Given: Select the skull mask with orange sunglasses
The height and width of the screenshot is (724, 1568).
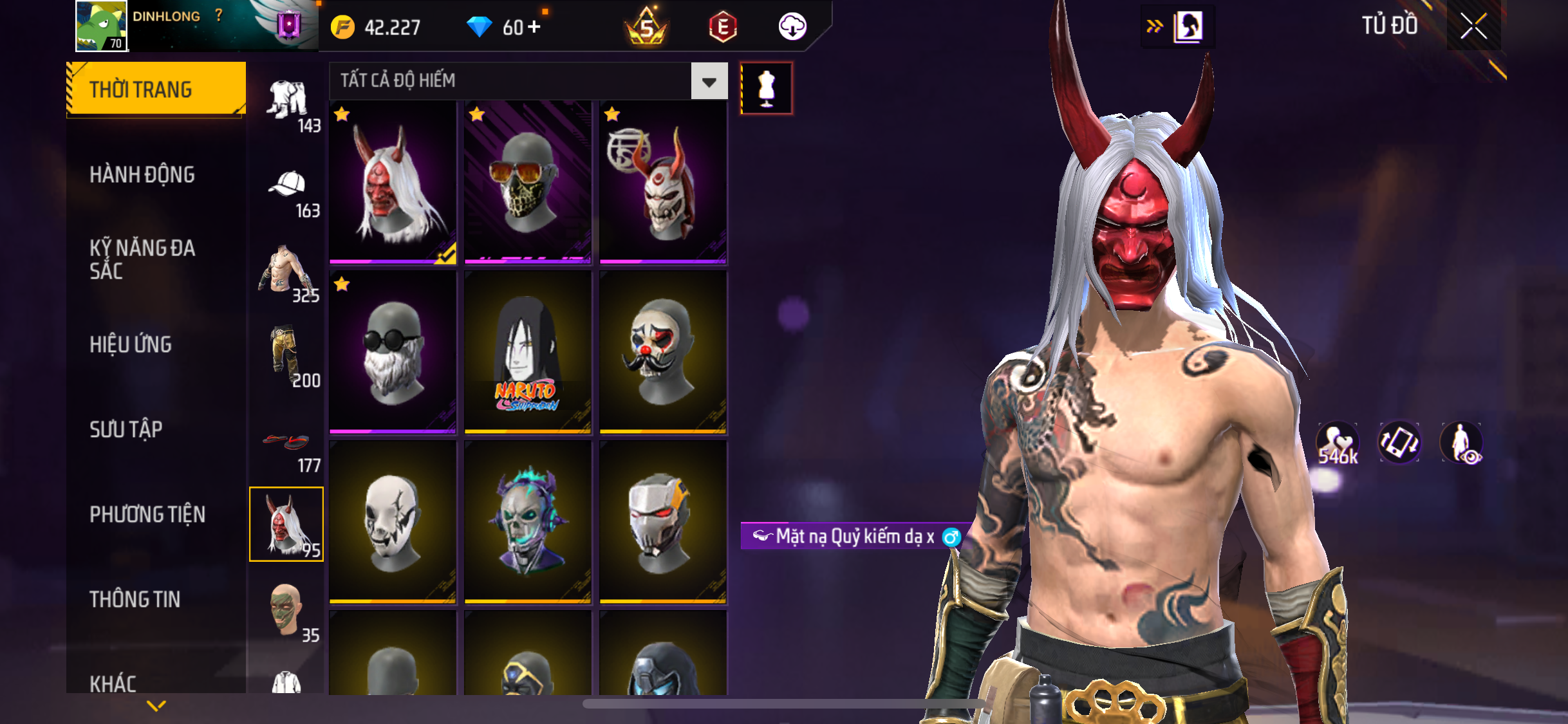Looking at the screenshot, I should point(528,182).
